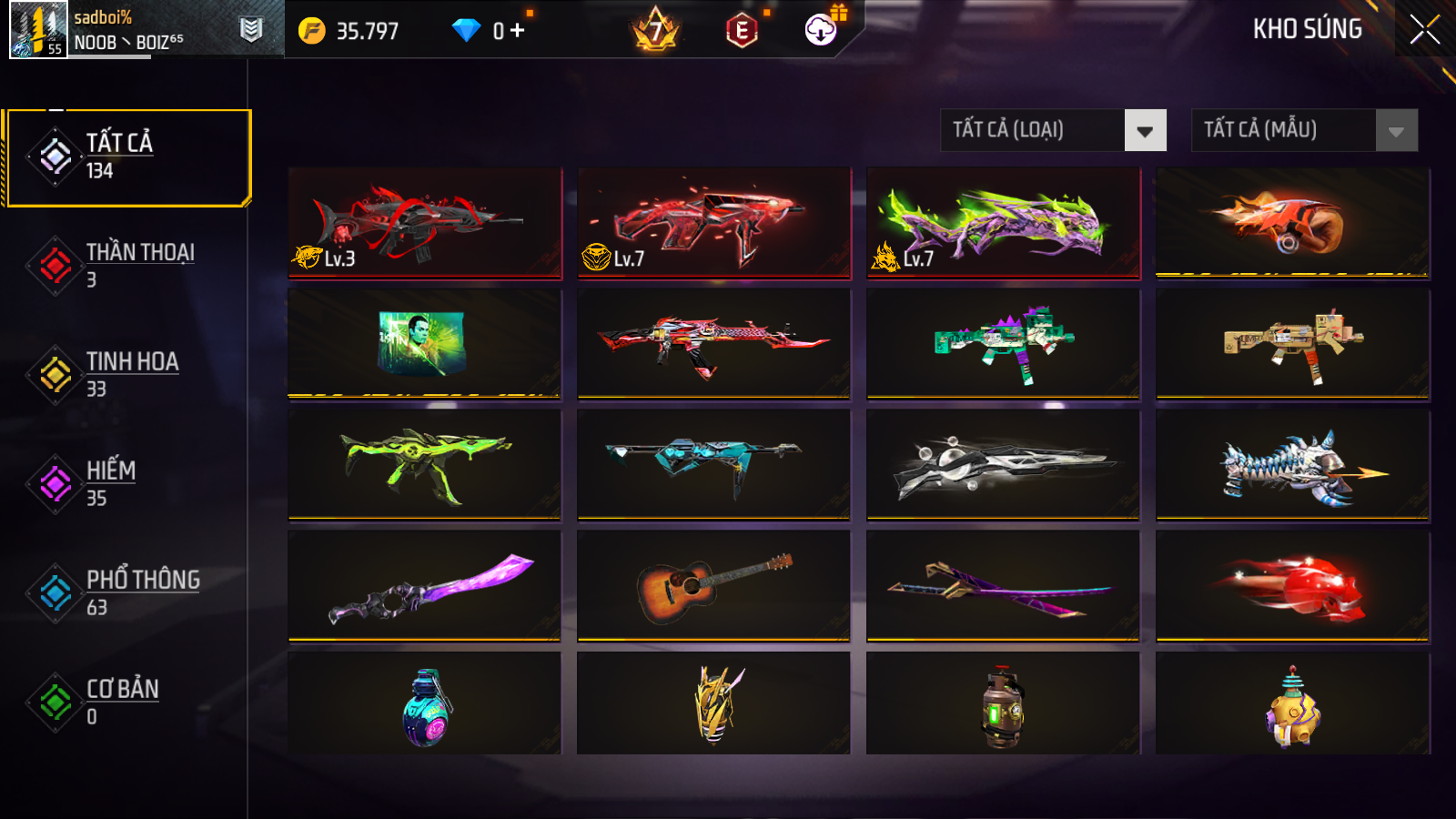Choose the cardboard box gun skin

(1292, 343)
